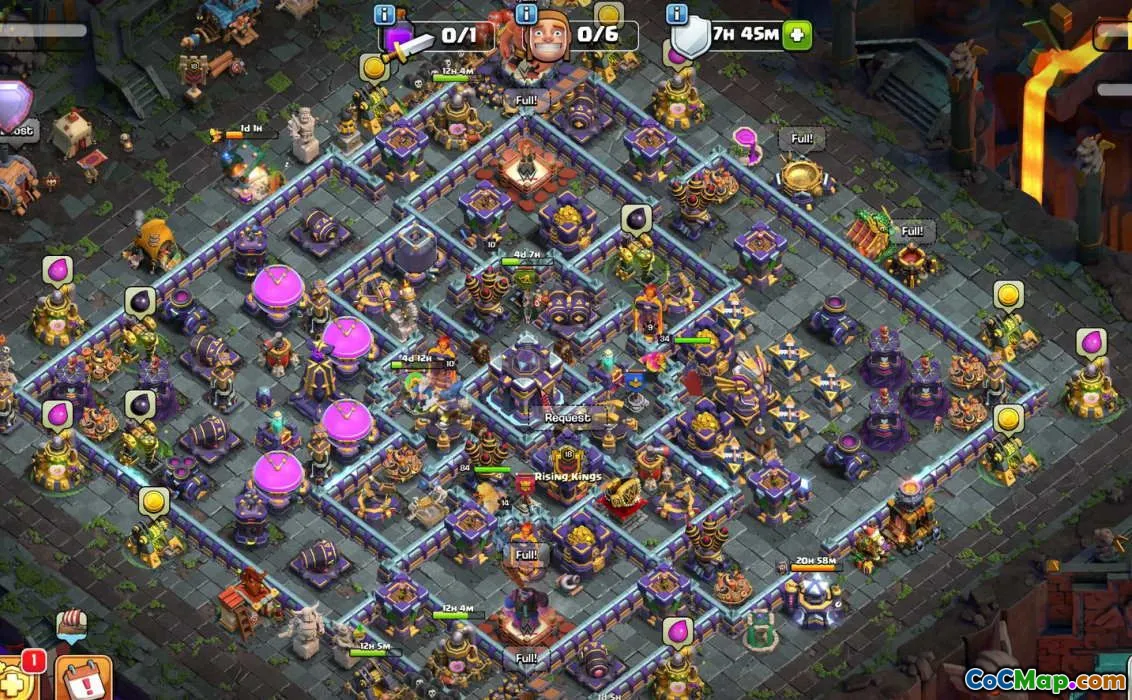Open the events calendar button
The image size is (1132, 700).
tap(82, 680)
